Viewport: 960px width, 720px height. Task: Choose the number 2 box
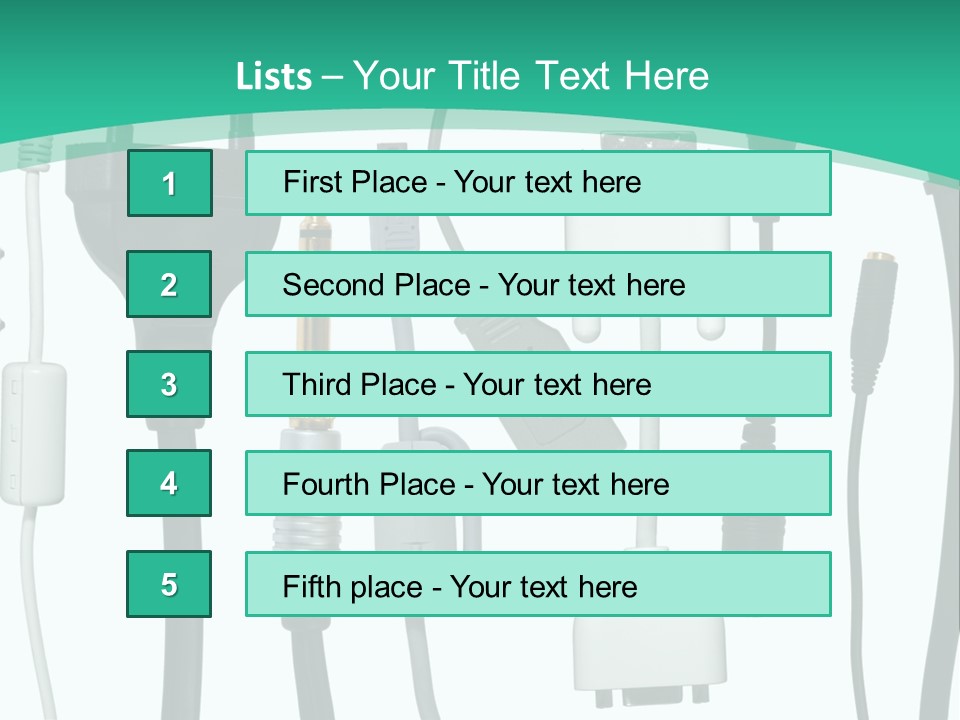click(169, 284)
